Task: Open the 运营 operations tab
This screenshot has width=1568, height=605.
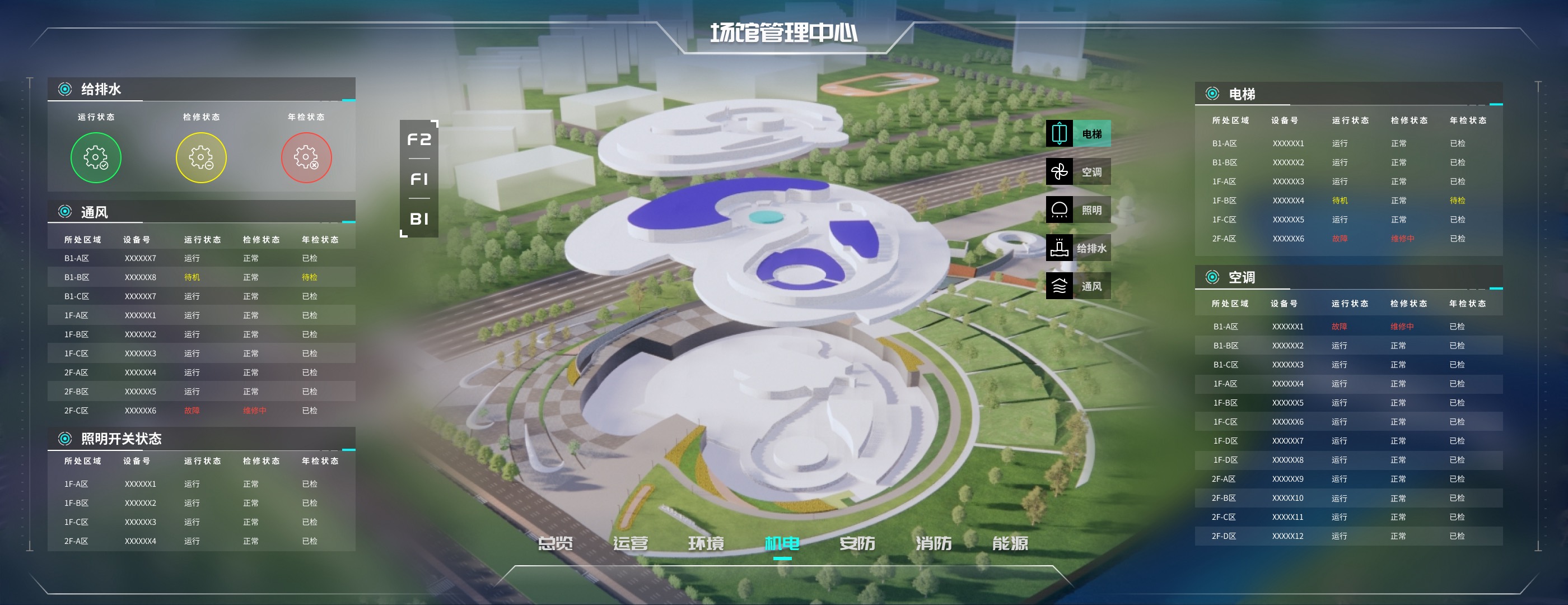Action: tap(630, 542)
